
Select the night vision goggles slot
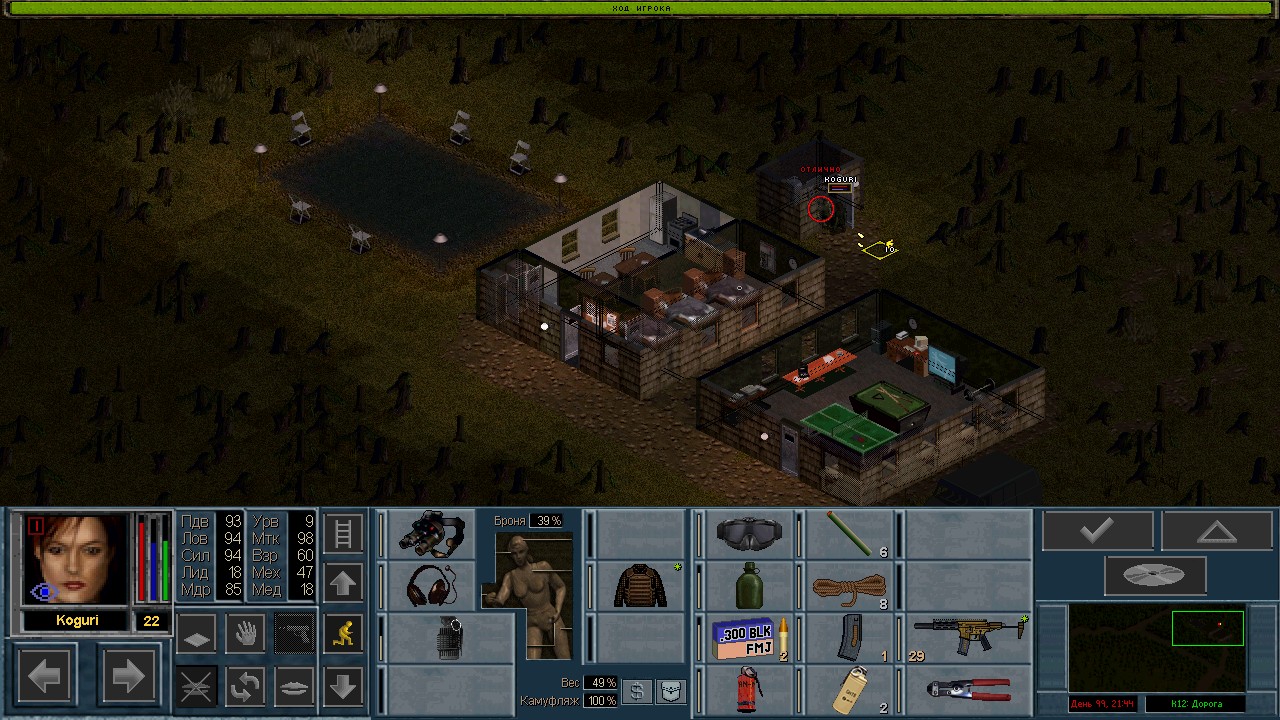pyautogui.click(x=431, y=534)
